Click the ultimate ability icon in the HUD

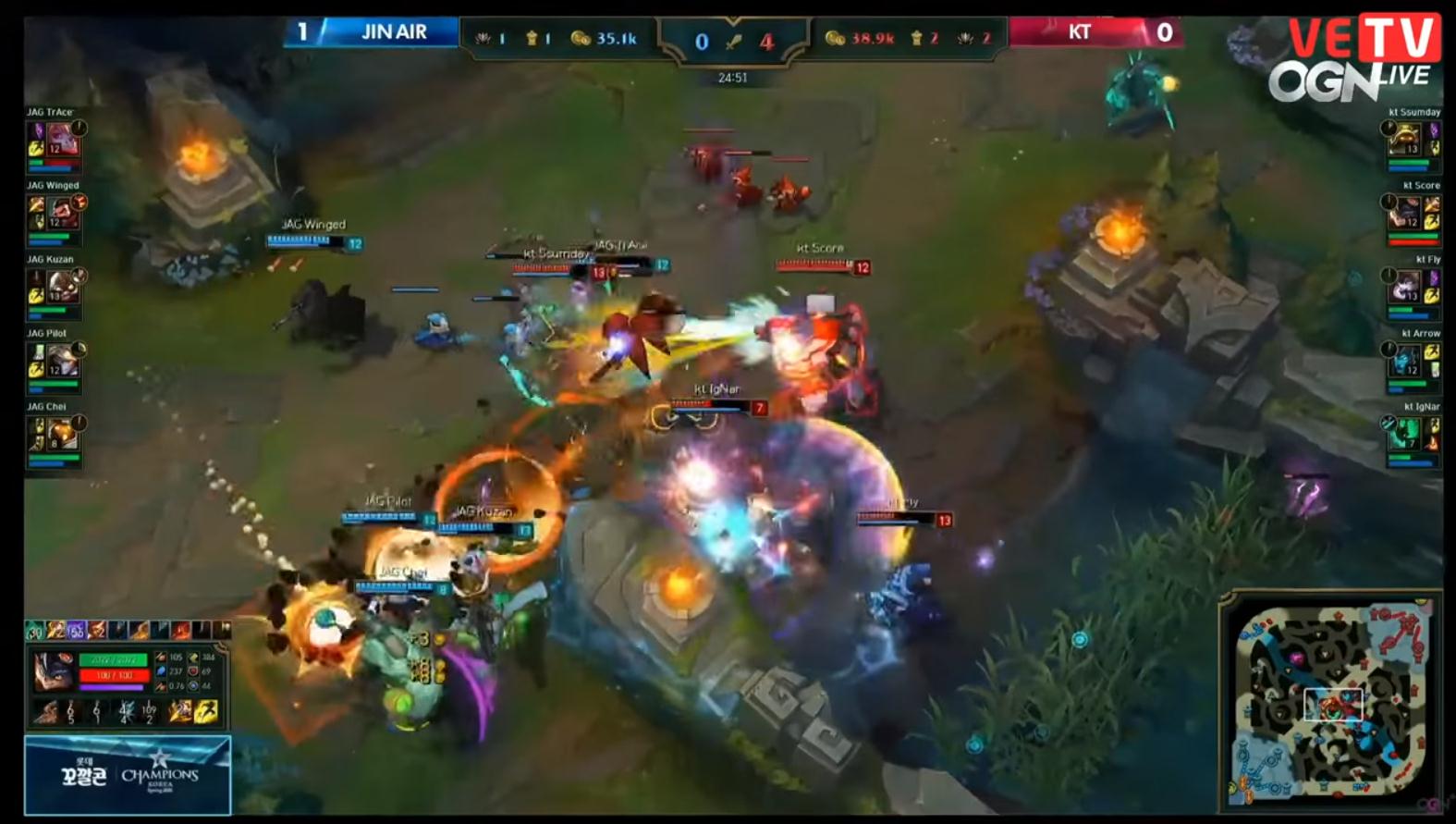[x=150, y=712]
